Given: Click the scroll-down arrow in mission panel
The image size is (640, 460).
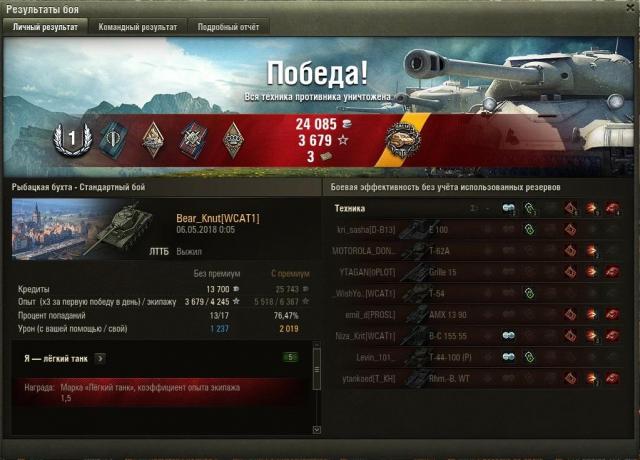Looking at the screenshot, I should [x=317, y=429].
